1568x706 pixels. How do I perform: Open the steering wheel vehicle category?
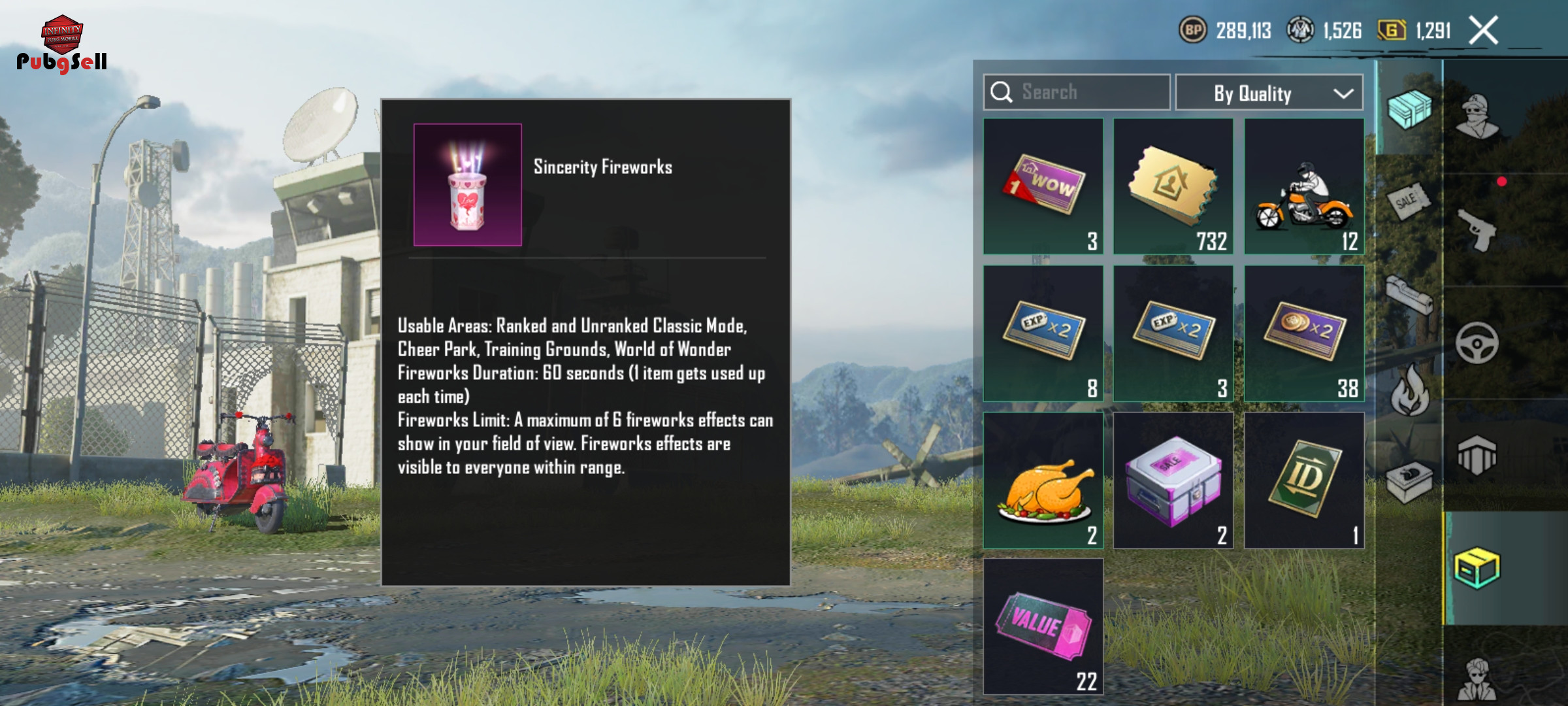[1477, 343]
